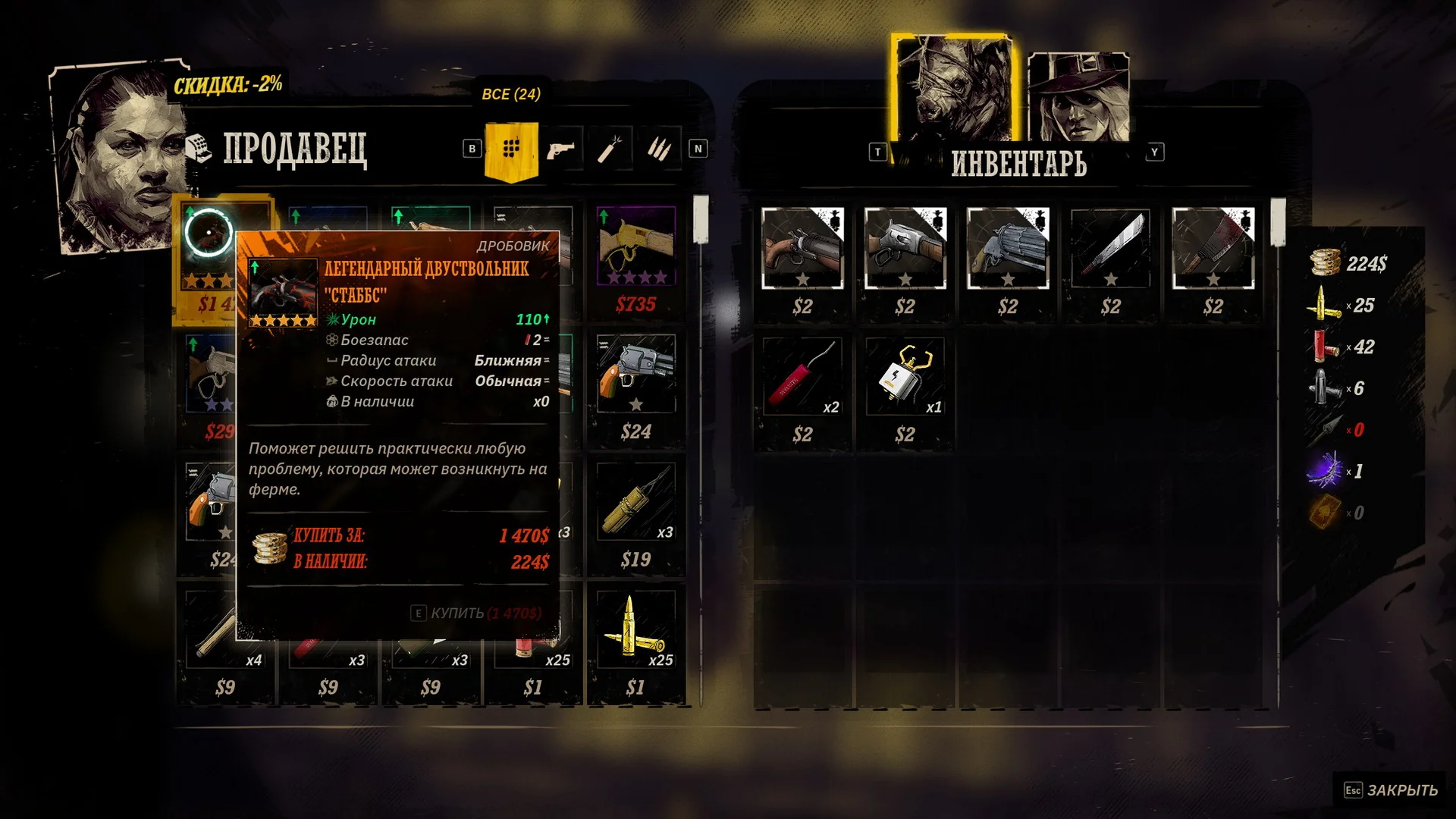Viewport: 1456px width, 819px height.
Task: Click the inventory list scrollbar
Action: pos(1278,221)
